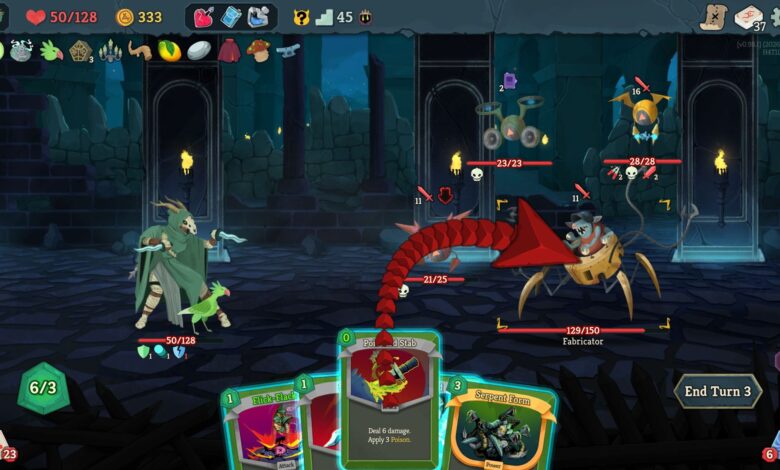View the deck with 37 cards
The width and height of the screenshot is (780, 470).
[749, 17]
